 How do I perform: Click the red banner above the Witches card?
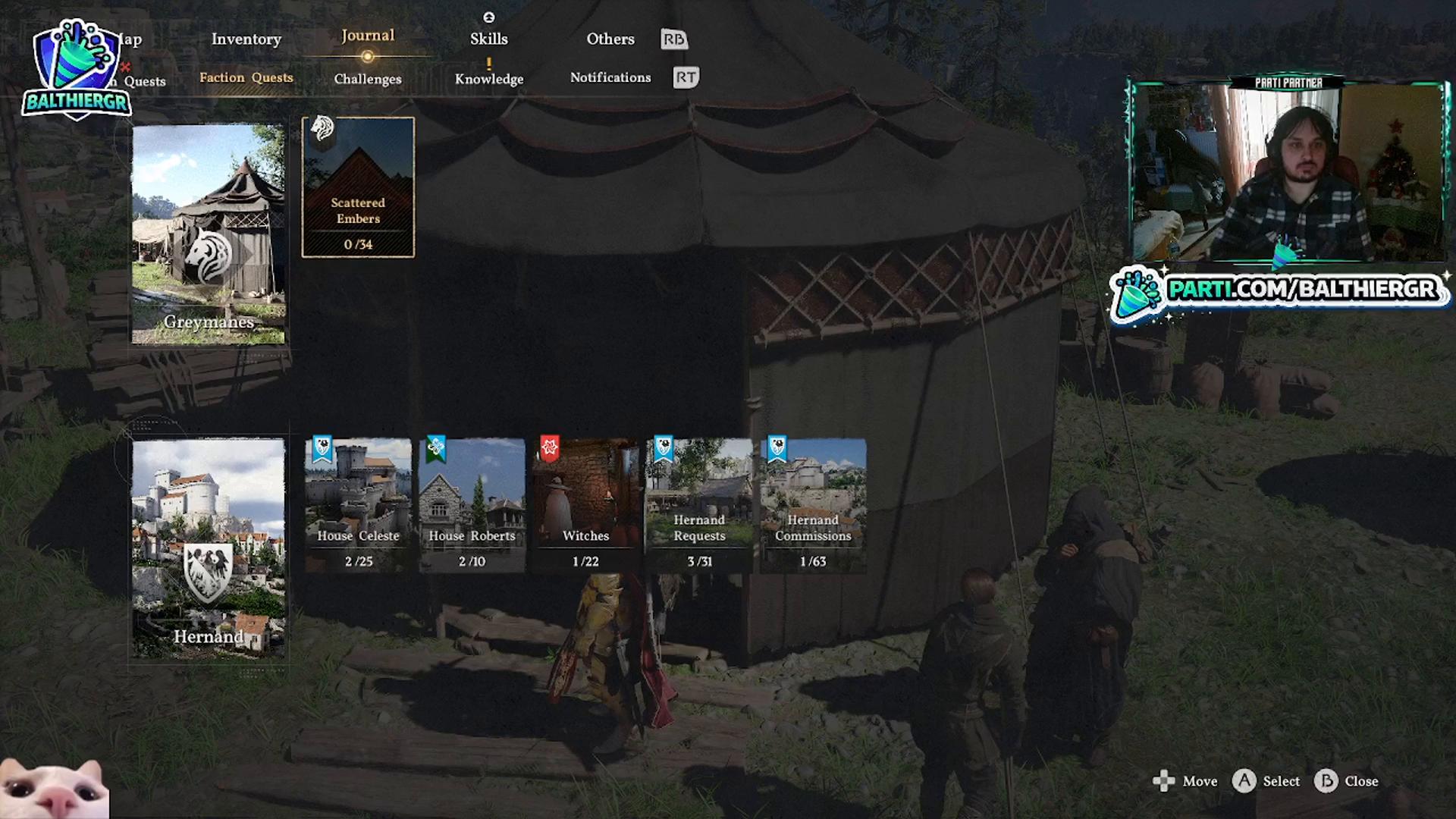[549, 448]
